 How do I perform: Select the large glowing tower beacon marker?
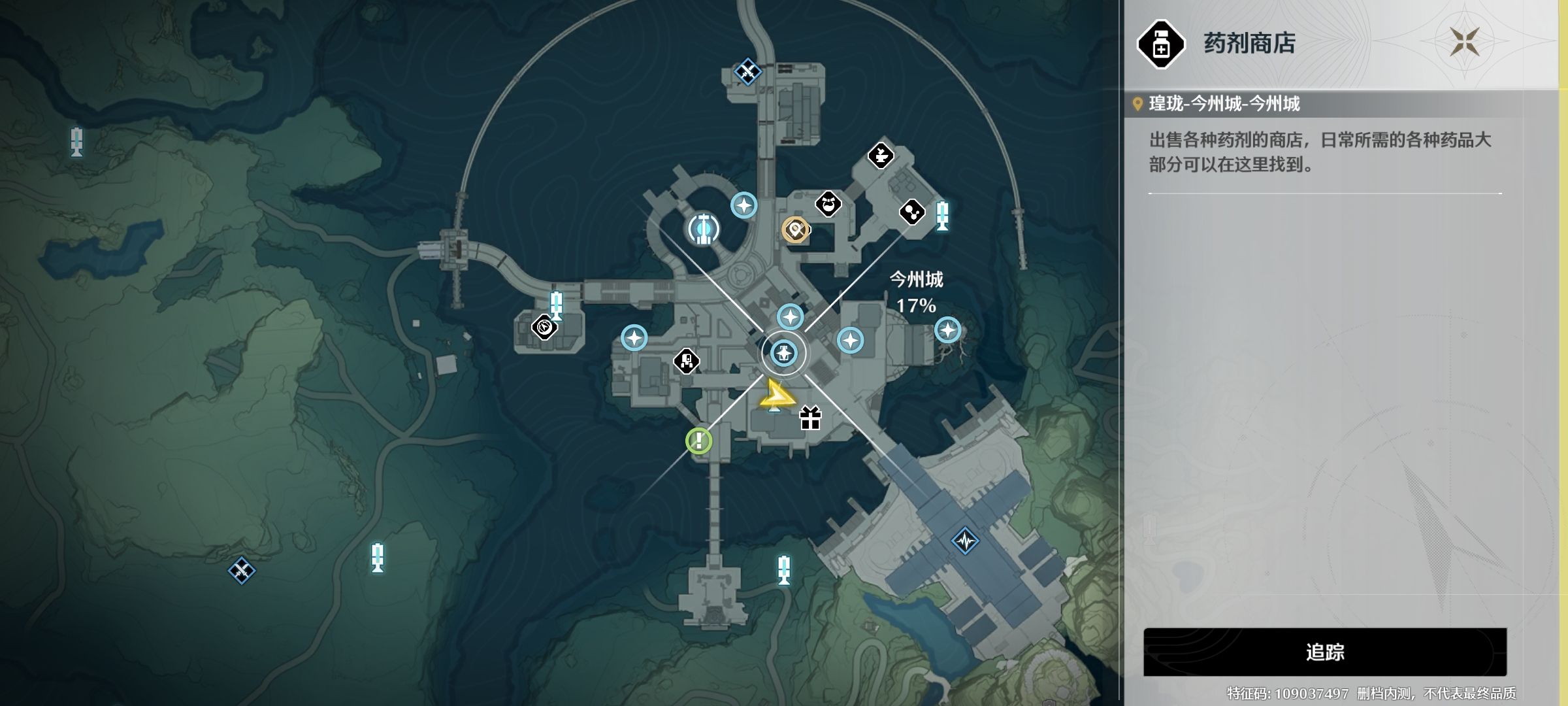[703, 229]
